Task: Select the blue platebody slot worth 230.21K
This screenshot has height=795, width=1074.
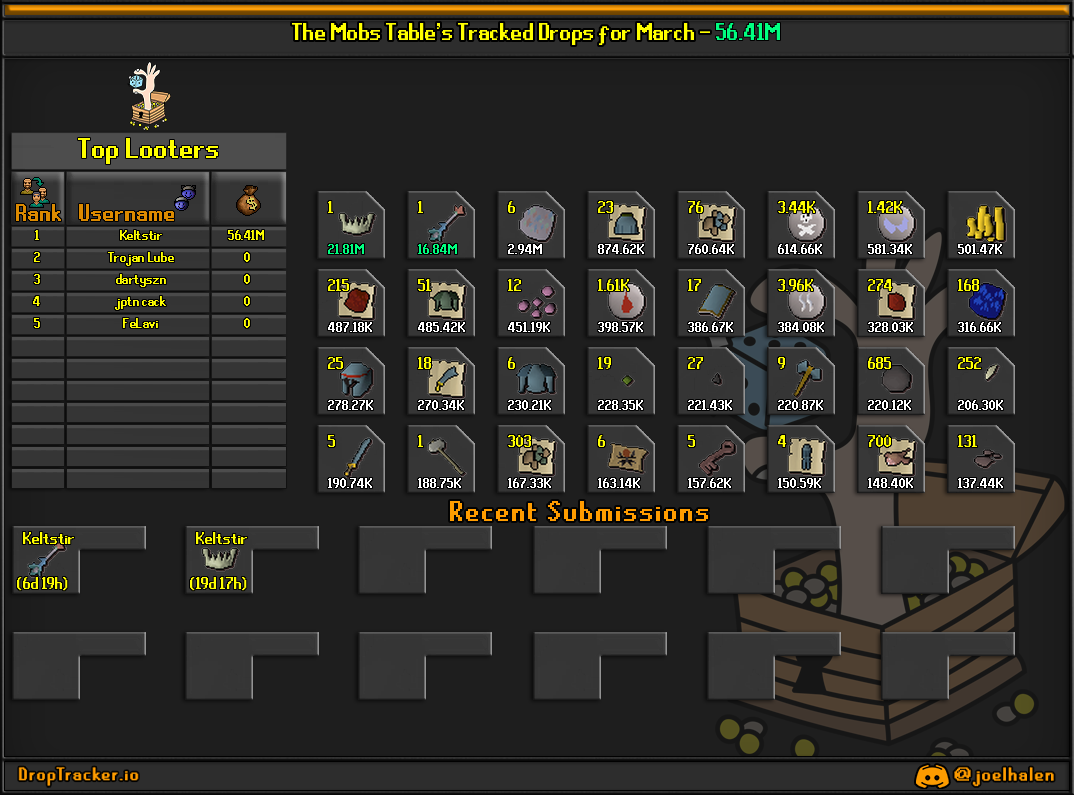Action: tap(531, 381)
